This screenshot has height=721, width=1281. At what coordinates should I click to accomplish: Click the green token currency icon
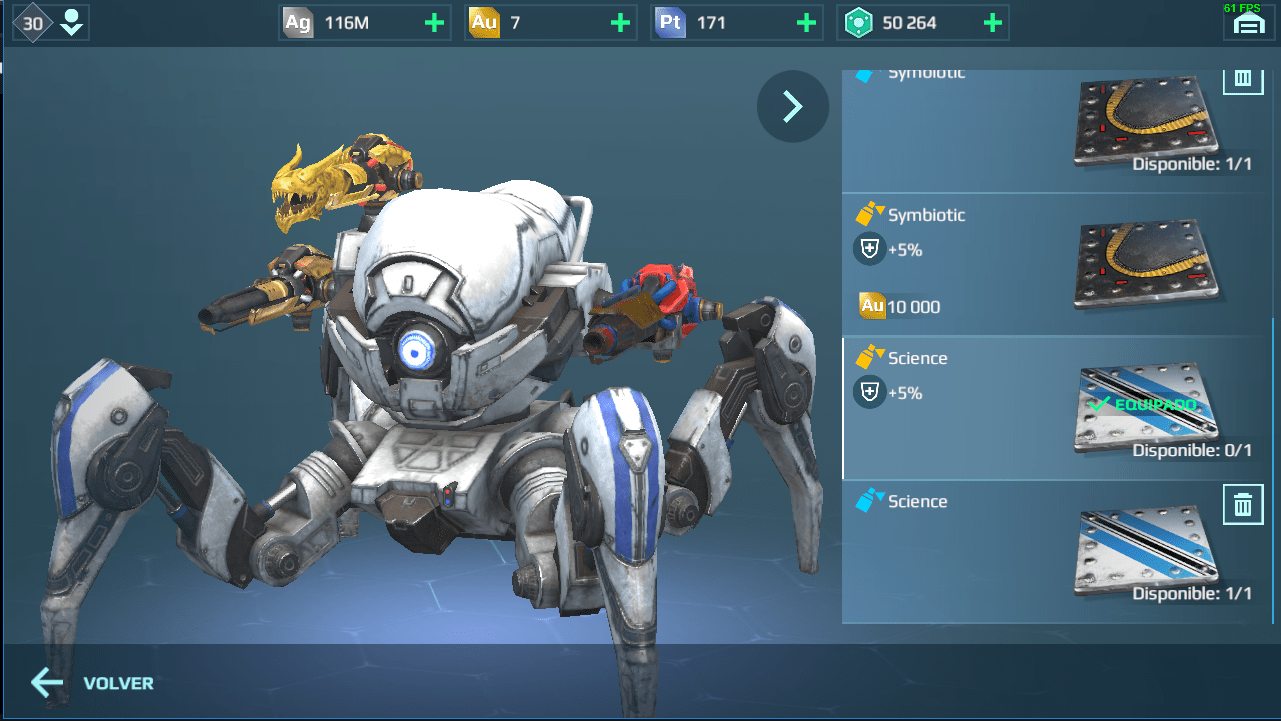click(861, 21)
